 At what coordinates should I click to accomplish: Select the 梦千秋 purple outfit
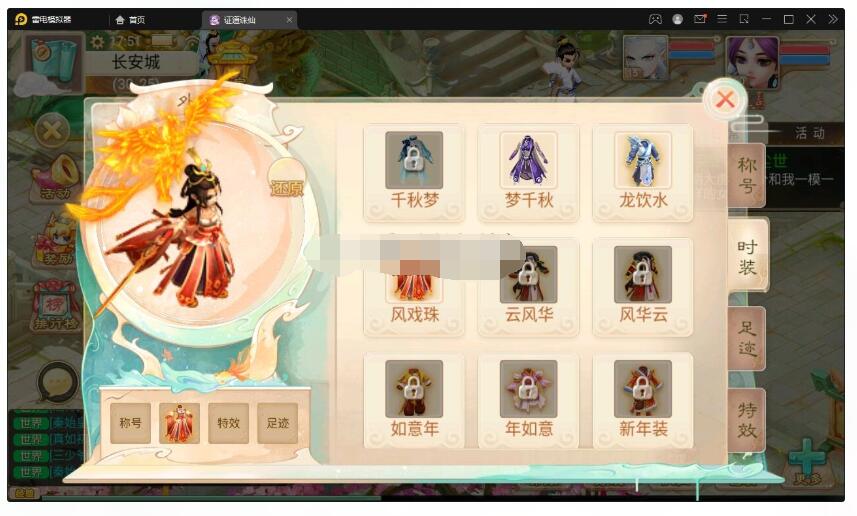coord(528,170)
